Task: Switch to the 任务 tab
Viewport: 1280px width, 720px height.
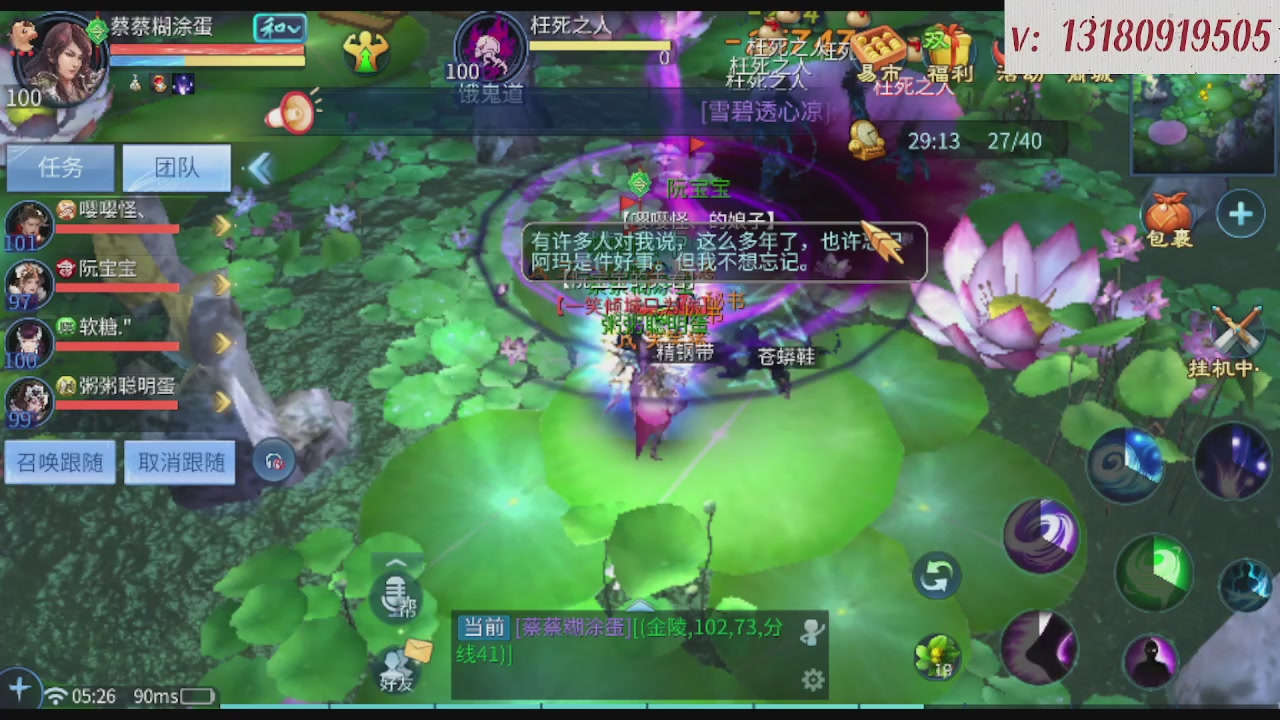Action: point(60,167)
